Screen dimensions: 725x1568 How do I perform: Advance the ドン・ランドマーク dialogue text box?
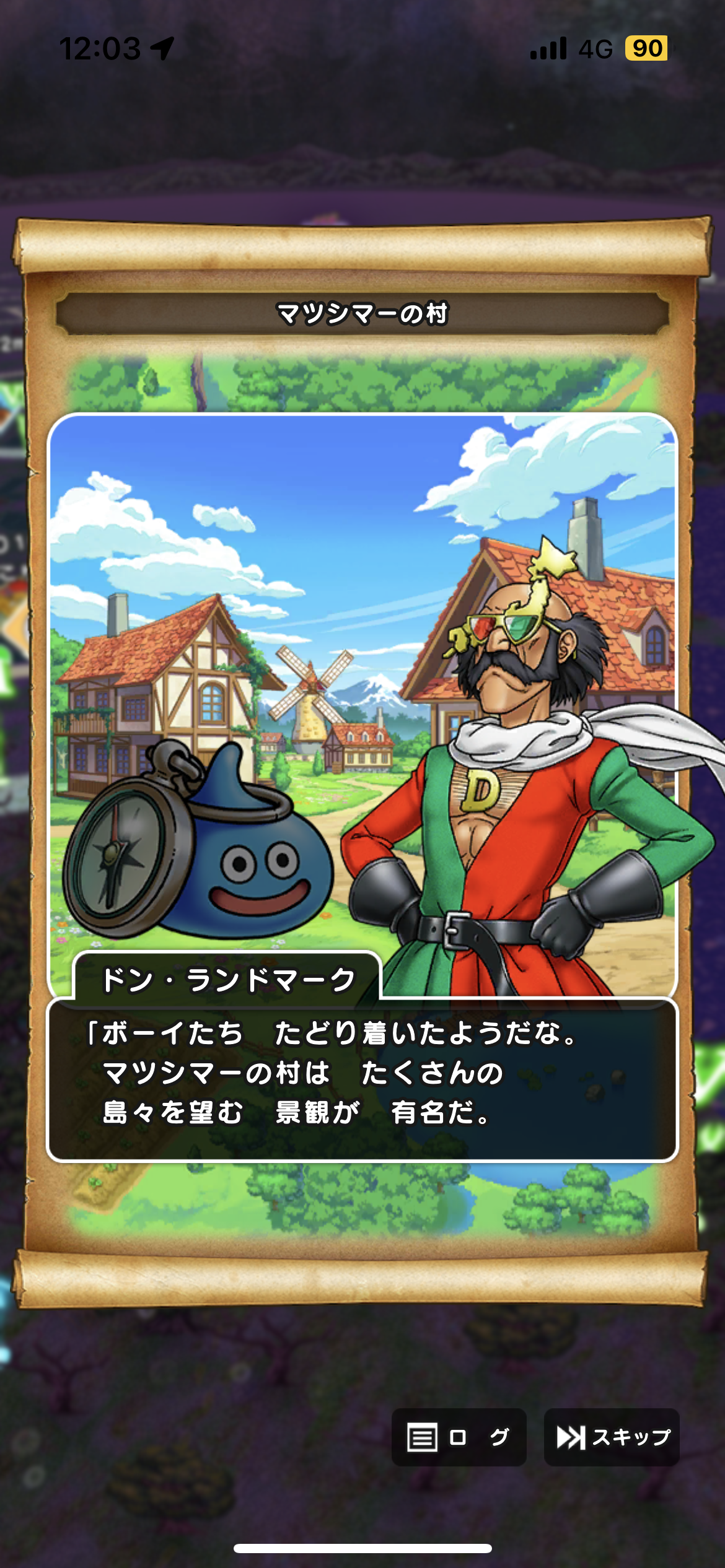point(362,1079)
